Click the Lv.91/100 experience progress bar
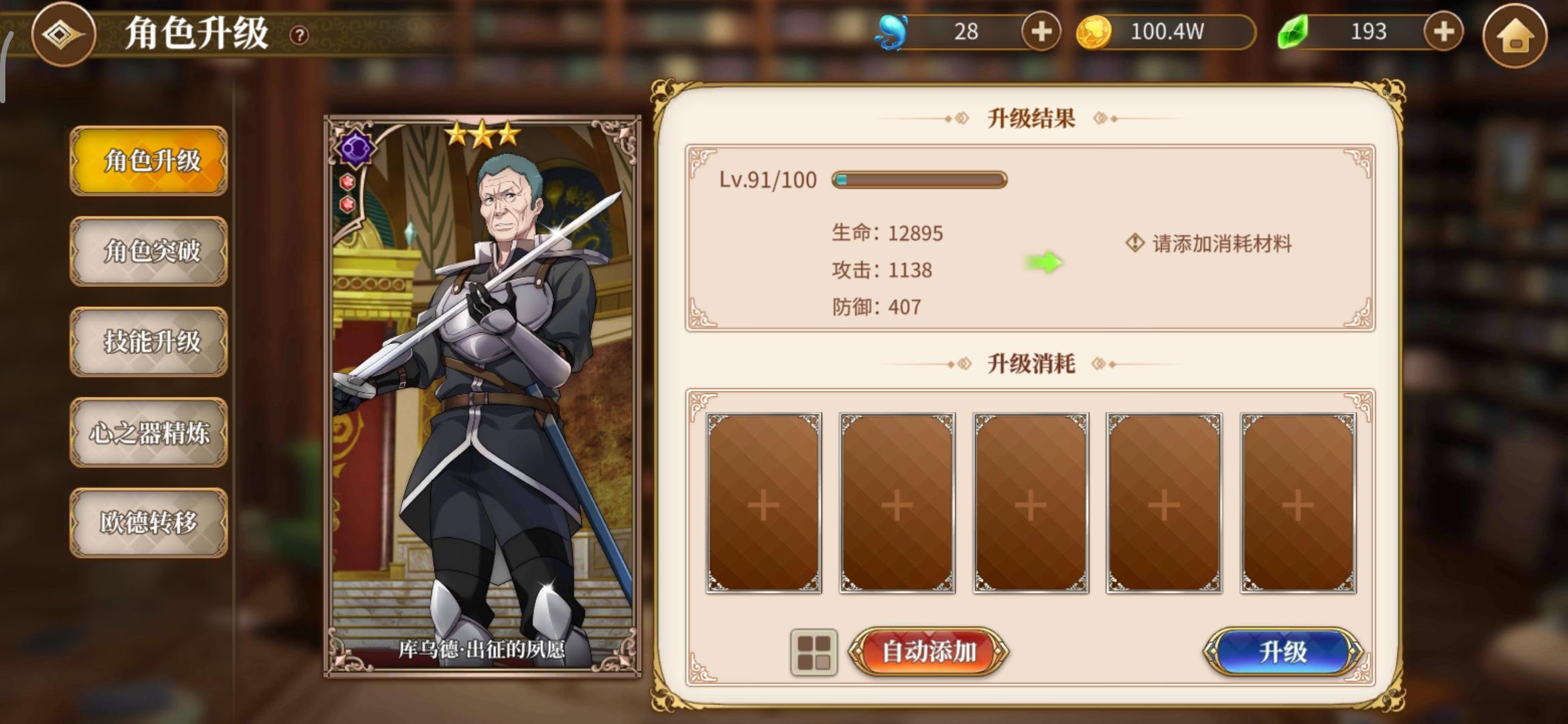Viewport: 1568px width, 724px height. click(918, 178)
